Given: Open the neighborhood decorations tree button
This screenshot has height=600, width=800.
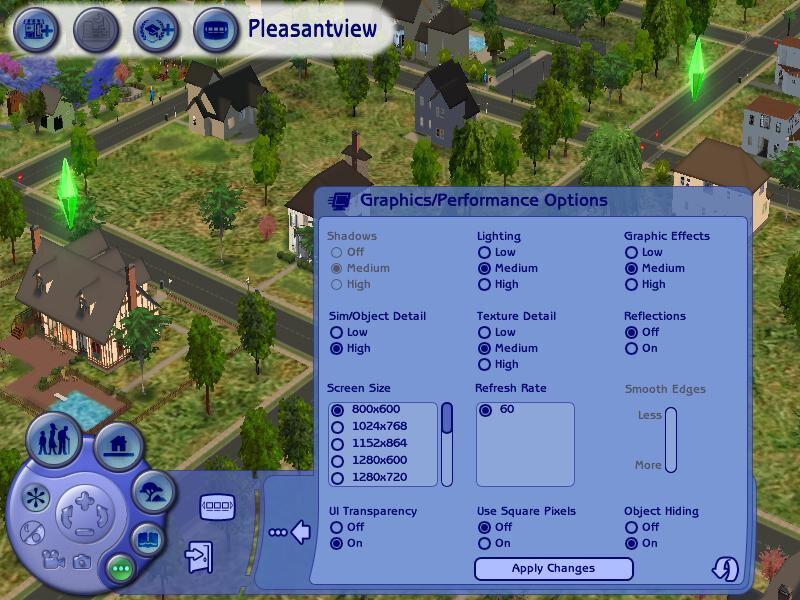Looking at the screenshot, I should (x=154, y=490).
